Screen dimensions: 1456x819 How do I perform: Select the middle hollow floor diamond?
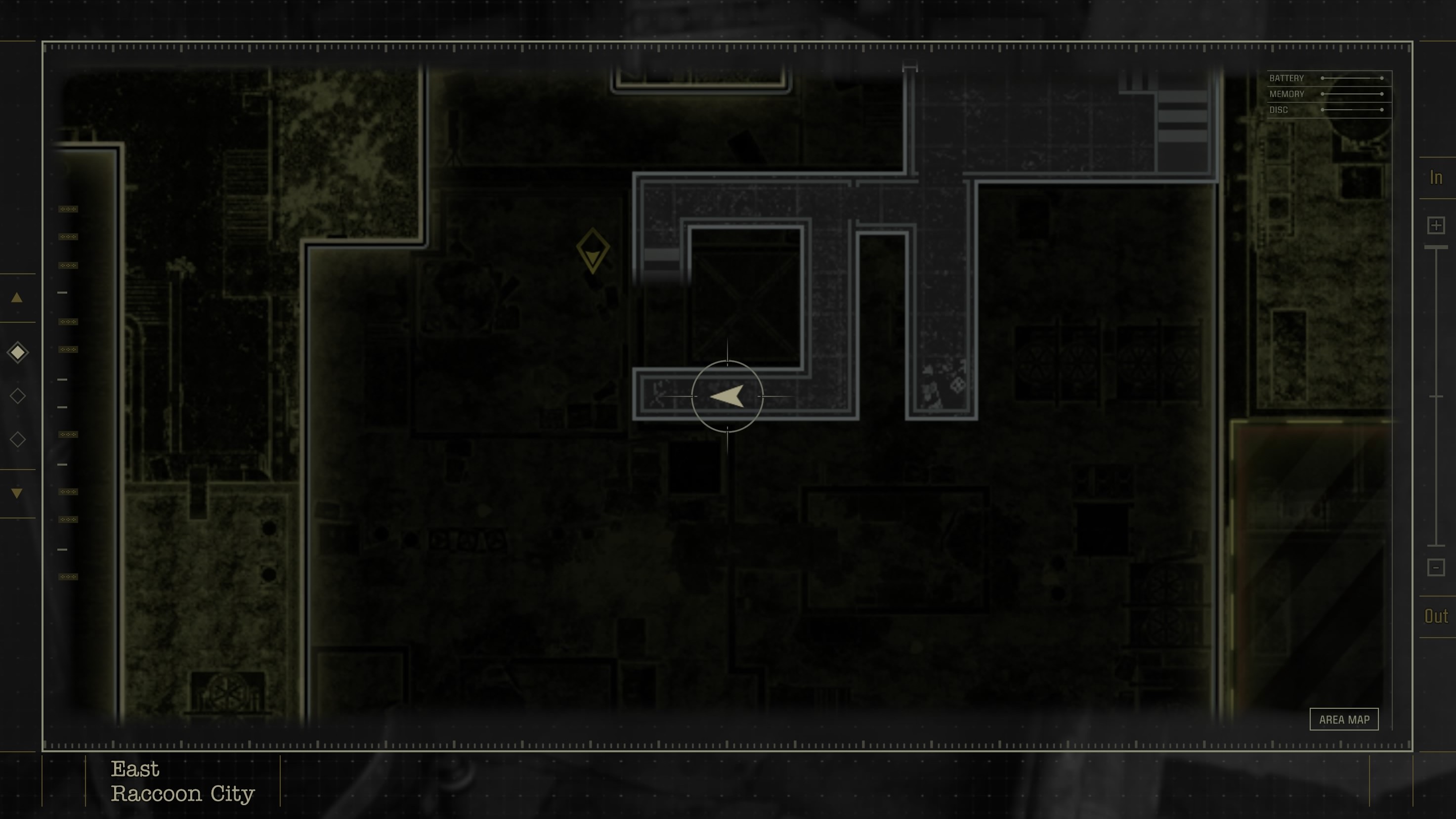17,395
